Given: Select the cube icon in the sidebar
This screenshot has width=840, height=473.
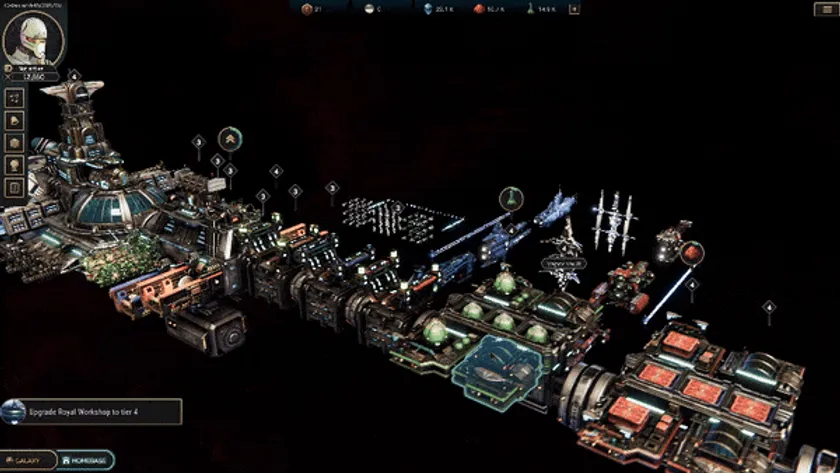Looking at the screenshot, I should coord(15,143).
